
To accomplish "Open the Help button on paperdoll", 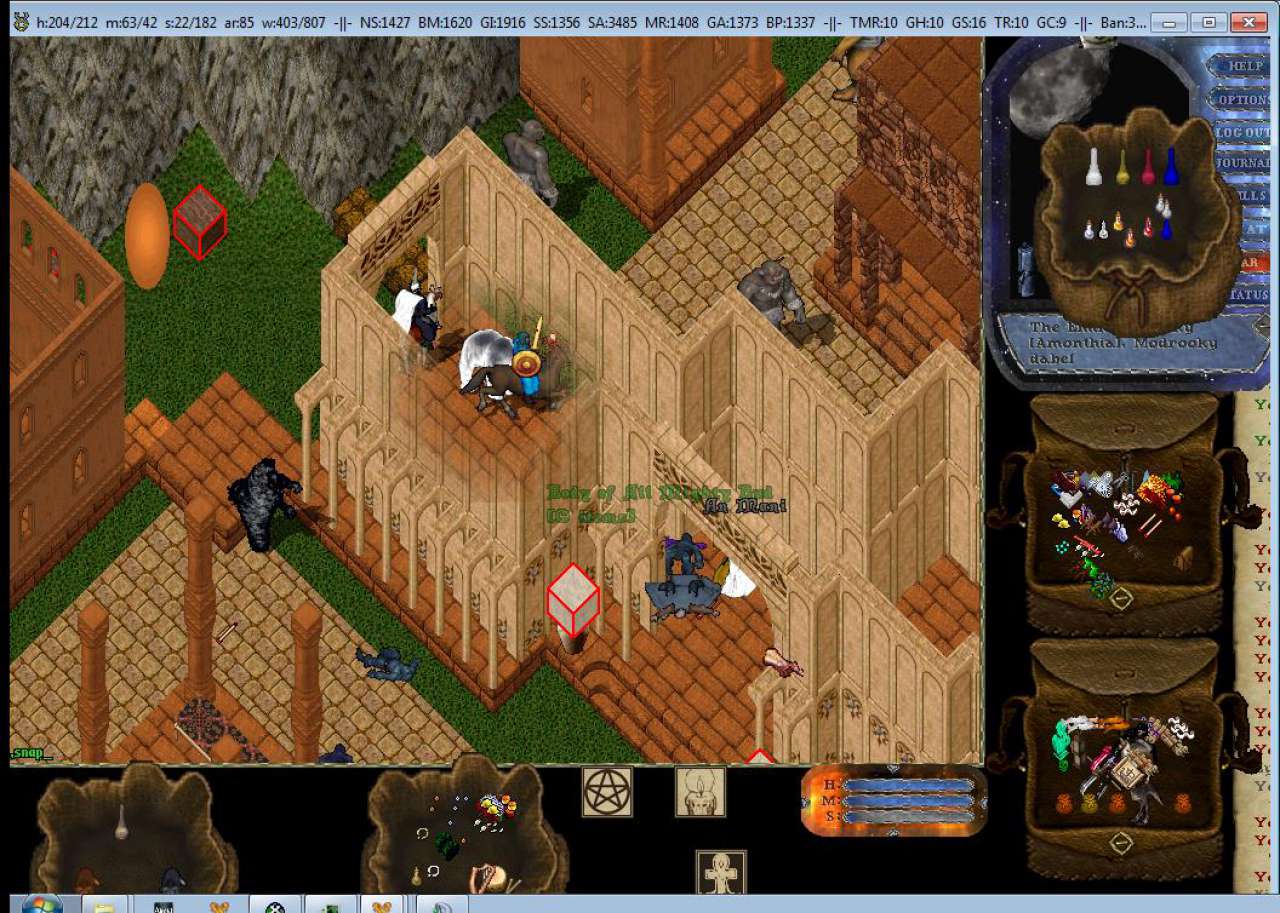I will 1244,66.
